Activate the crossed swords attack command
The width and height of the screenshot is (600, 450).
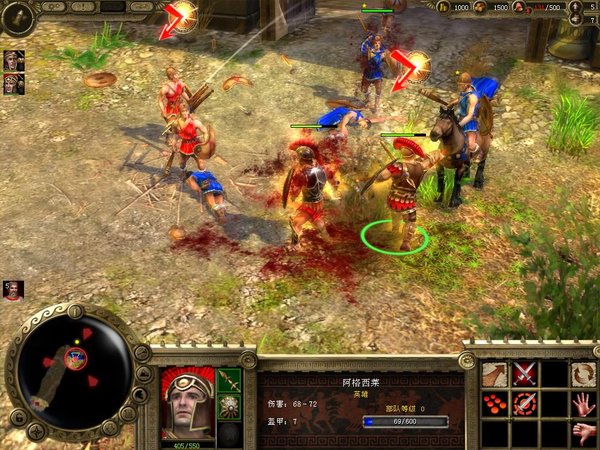[x=525, y=374]
